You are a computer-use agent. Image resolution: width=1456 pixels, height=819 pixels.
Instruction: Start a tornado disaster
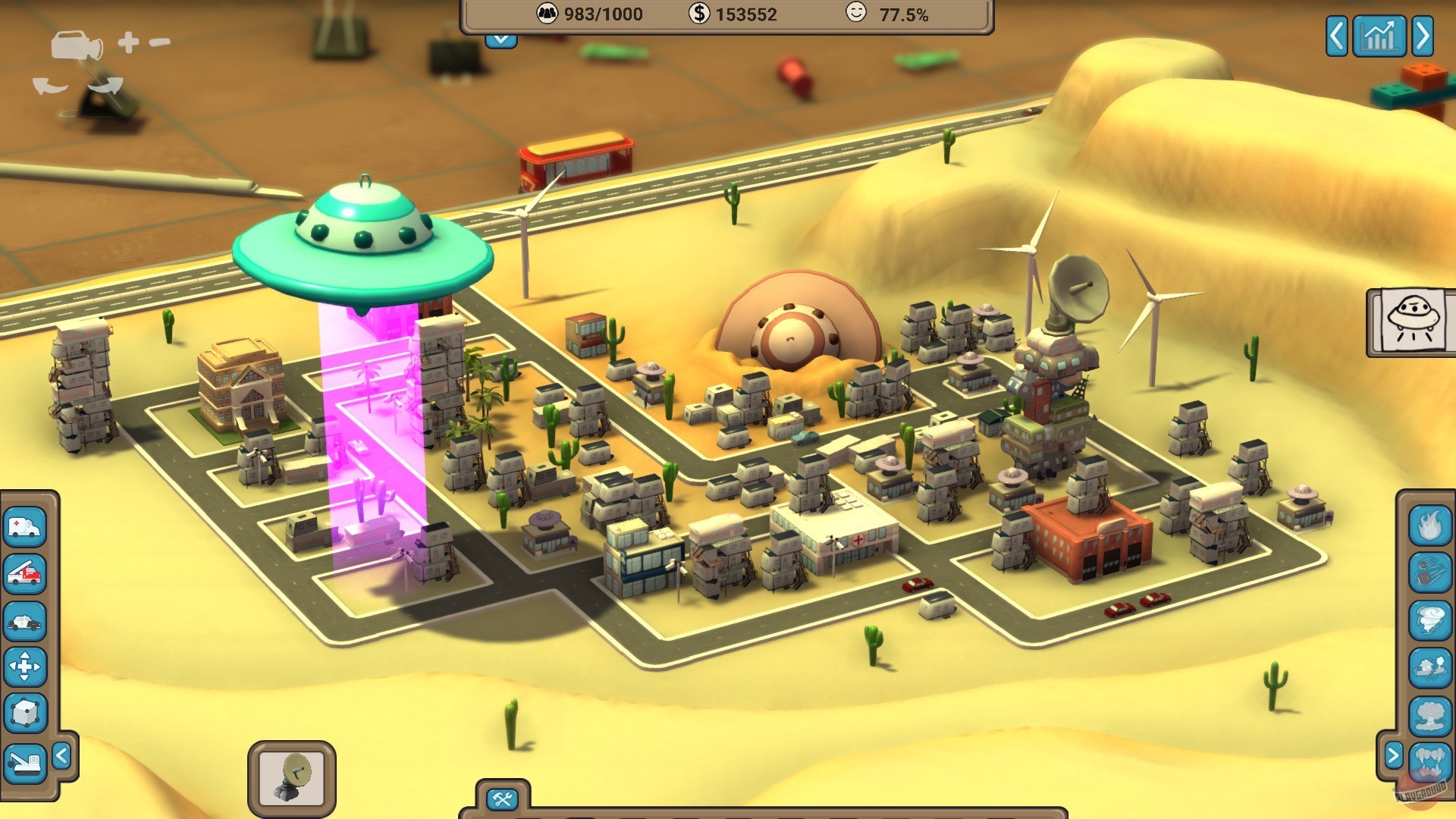click(1429, 620)
